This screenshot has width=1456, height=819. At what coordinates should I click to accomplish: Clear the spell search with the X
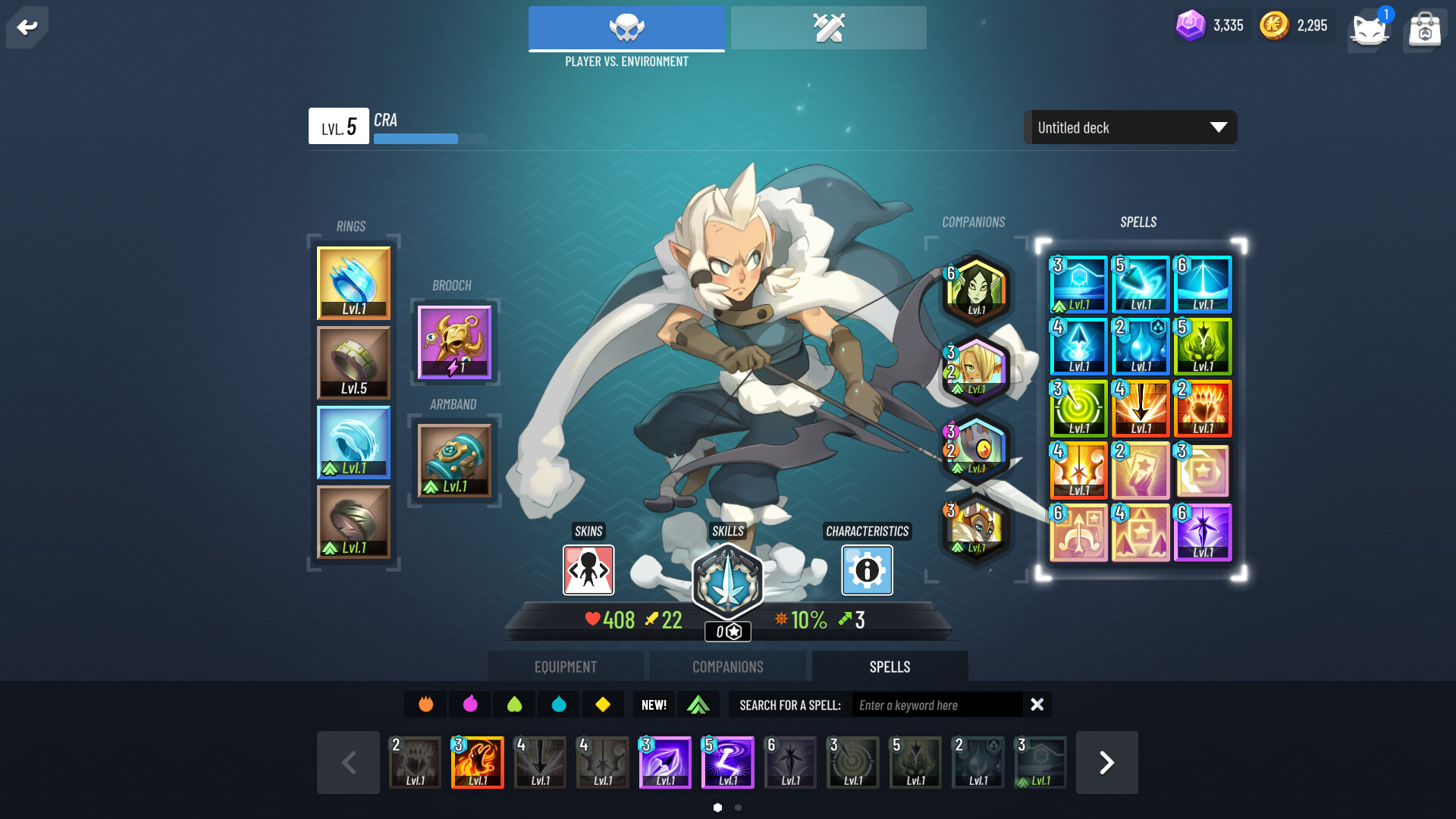pos(1037,704)
